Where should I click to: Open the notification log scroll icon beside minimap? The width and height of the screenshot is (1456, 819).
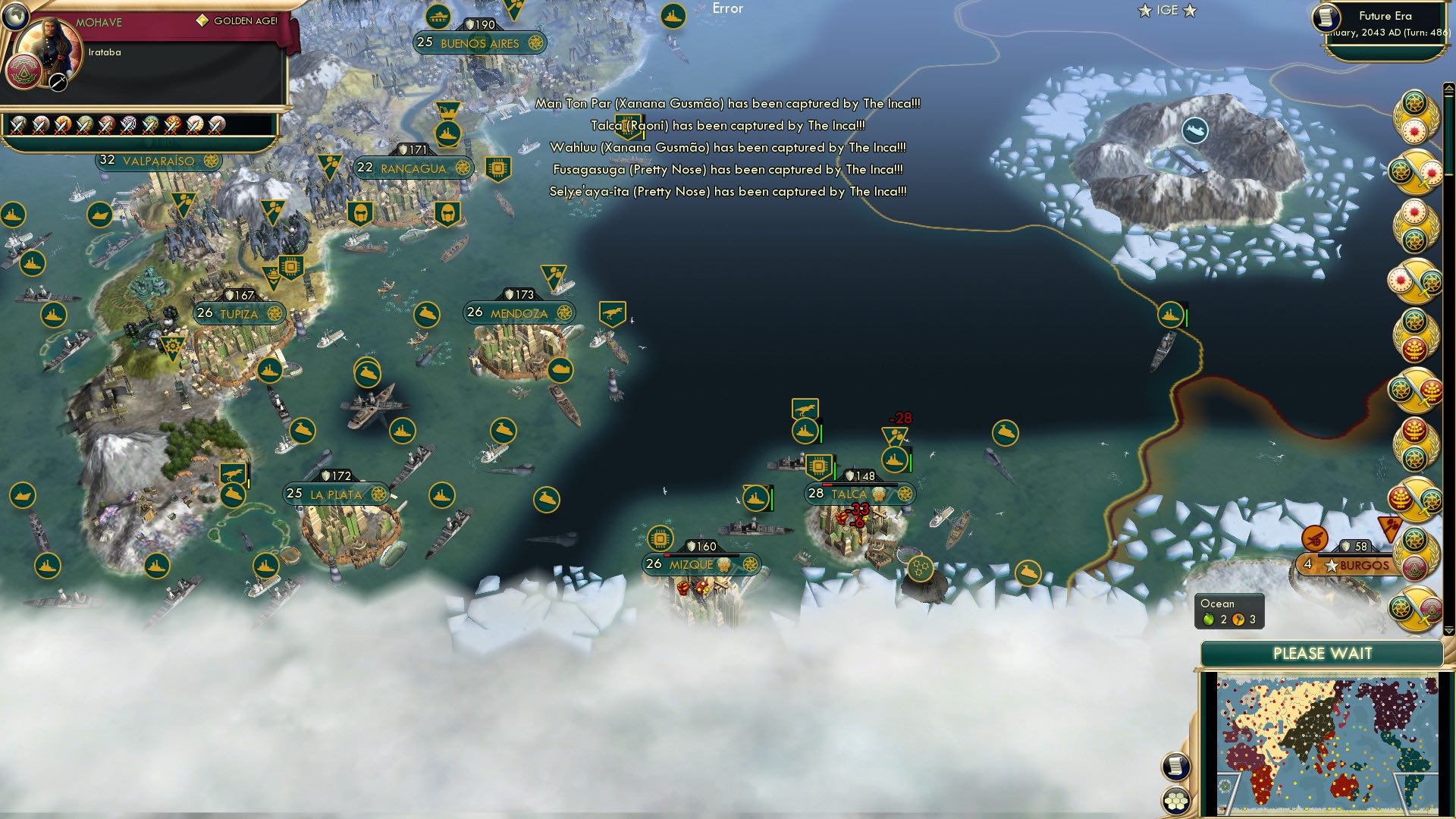click(x=1174, y=766)
